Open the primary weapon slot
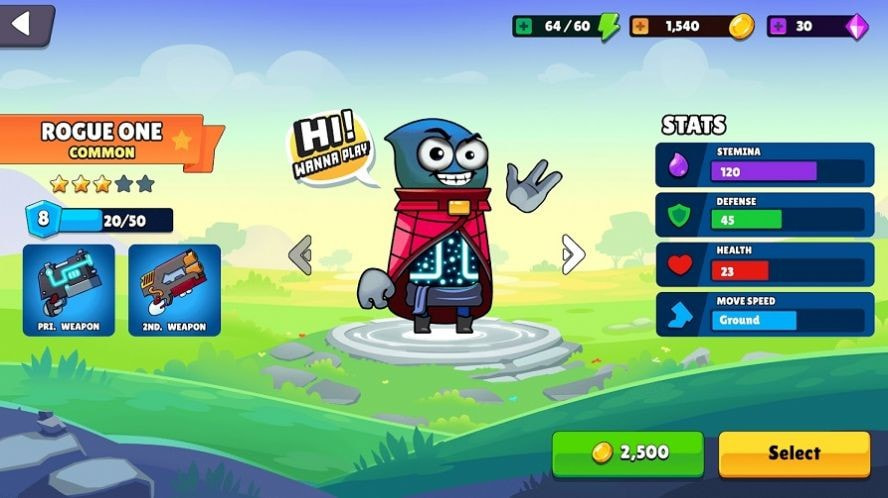The image size is (888, 498). pyautogui.click(x=69, y=289)
